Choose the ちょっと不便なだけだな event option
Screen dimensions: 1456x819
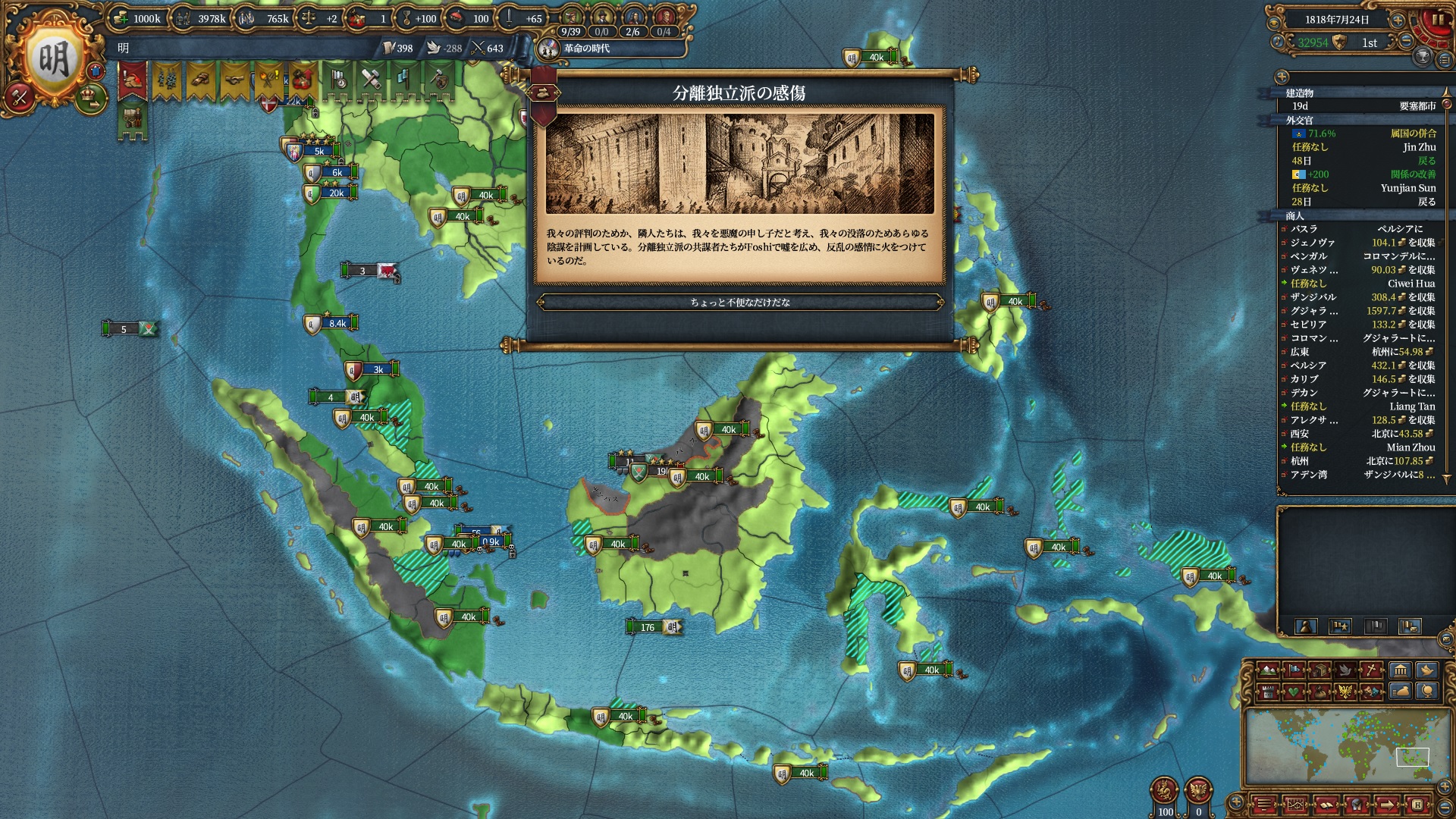point(739,303)
